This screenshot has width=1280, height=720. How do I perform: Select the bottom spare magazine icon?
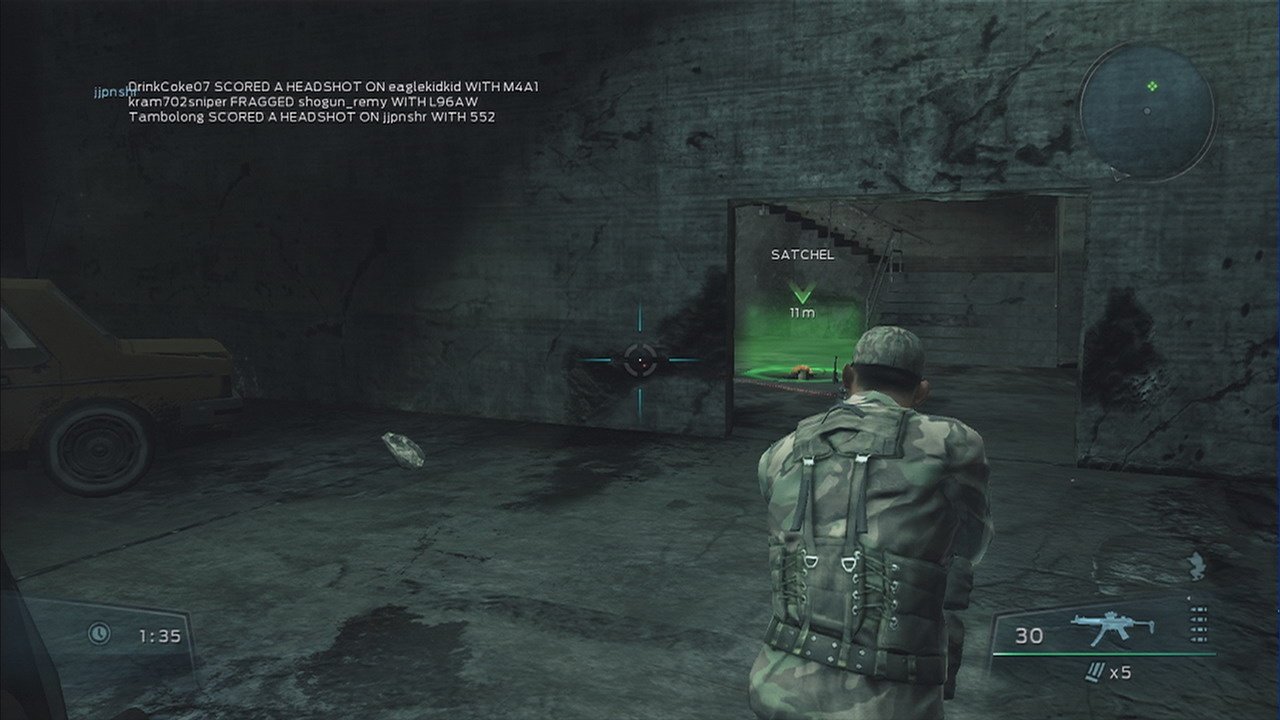[x=1197, y=638]
